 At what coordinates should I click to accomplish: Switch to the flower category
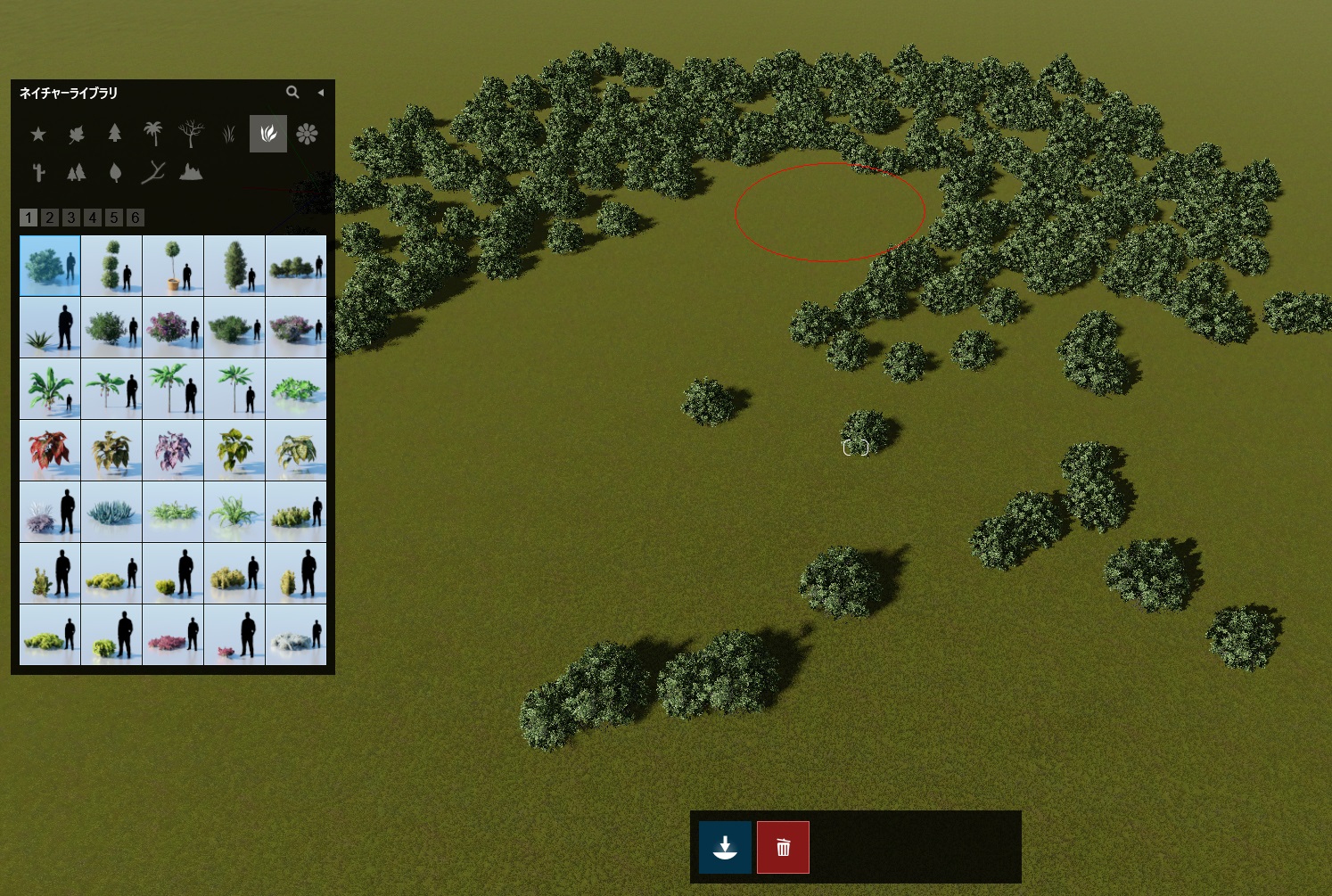[307, 134]
